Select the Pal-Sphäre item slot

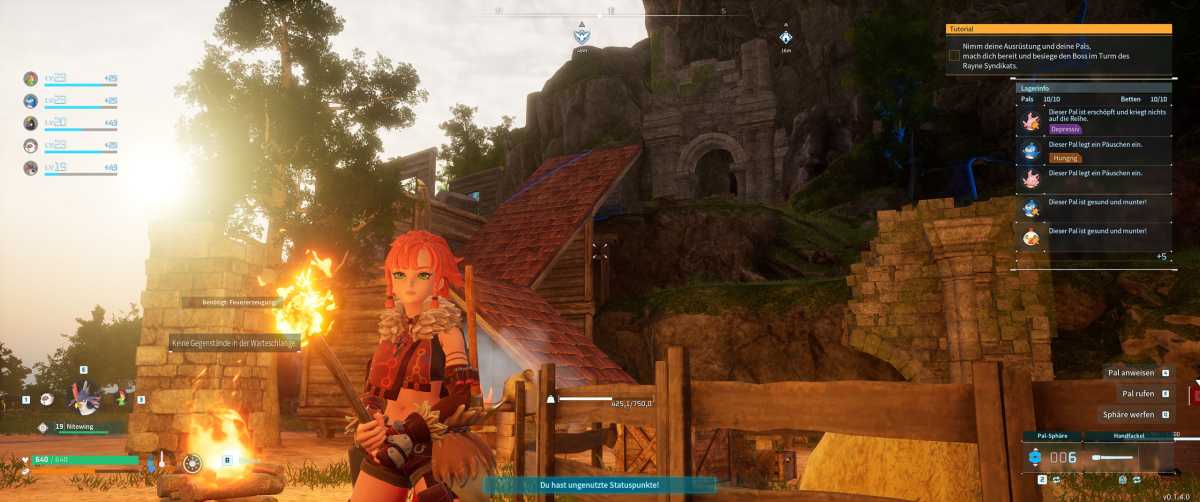pos(1052,456)
